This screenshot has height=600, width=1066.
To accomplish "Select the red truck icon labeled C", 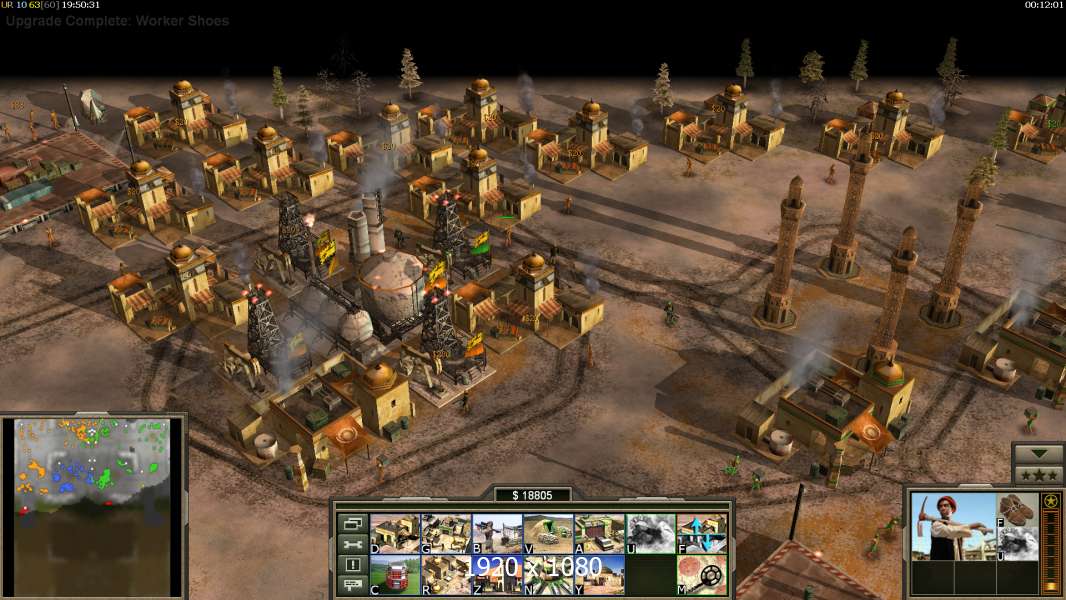I will (395, 575).
